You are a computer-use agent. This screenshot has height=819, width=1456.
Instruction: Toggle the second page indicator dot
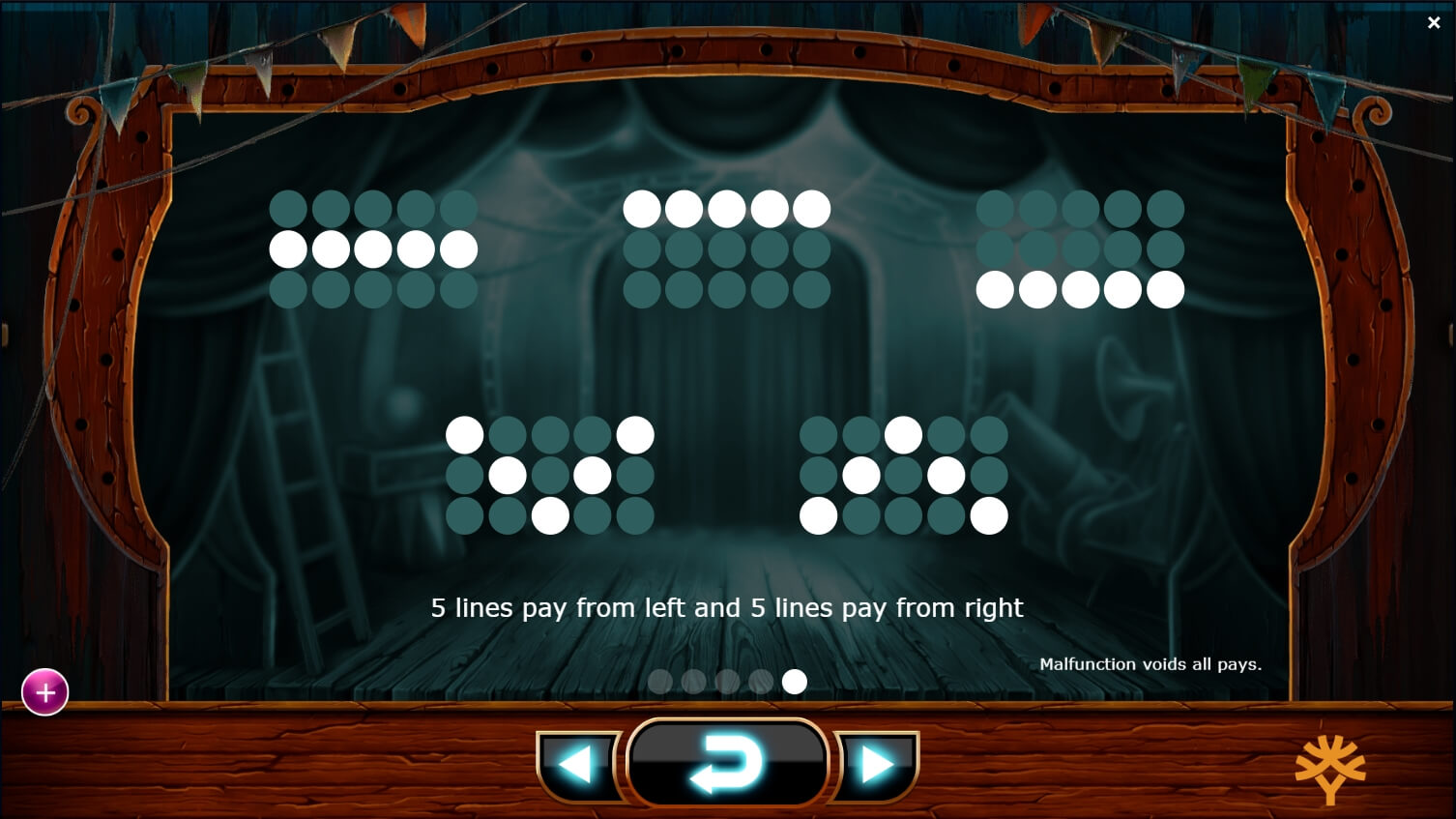click(693, 682)
